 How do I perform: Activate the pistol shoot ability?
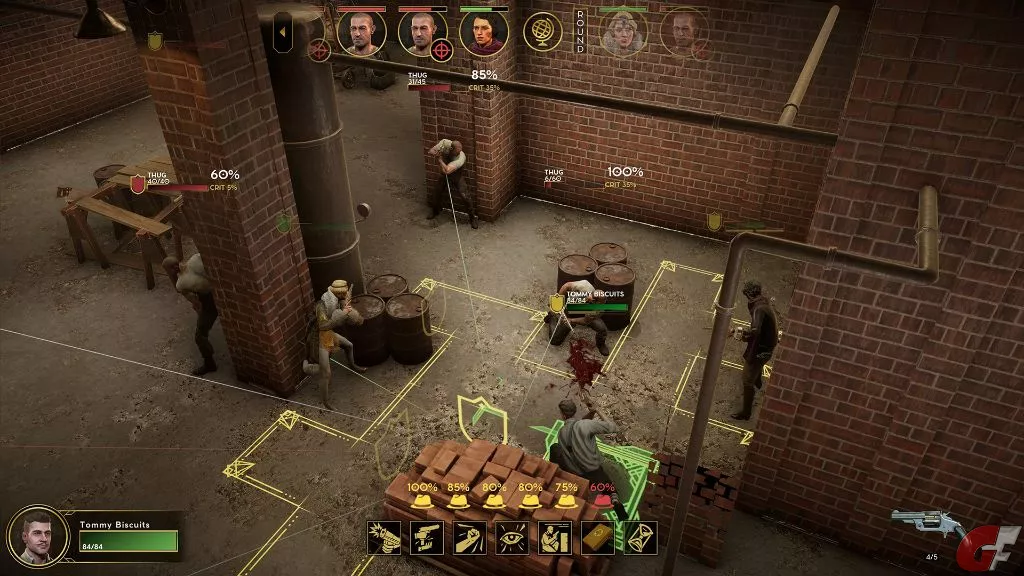[x=384, y=538]
